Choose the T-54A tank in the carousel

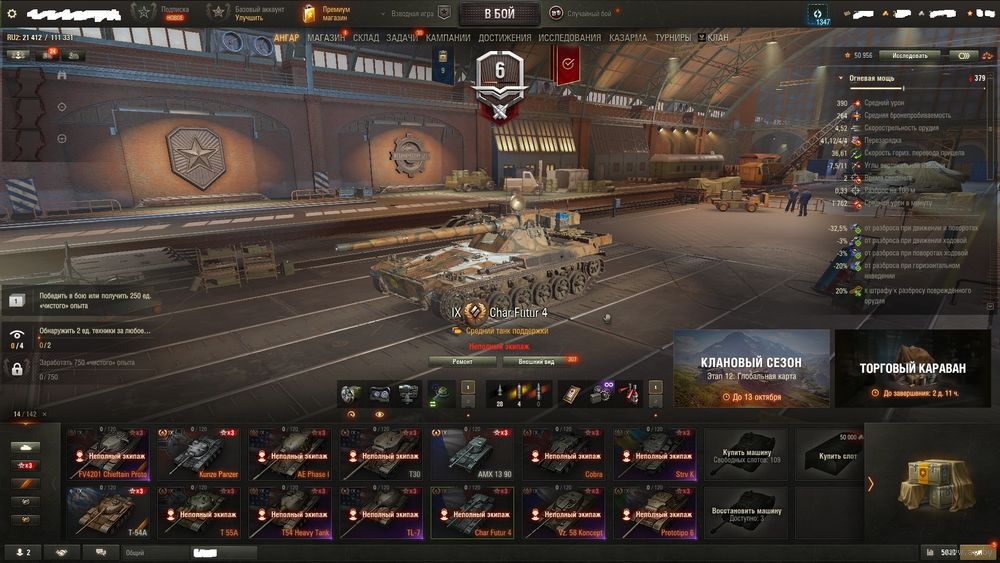click(108, 512)
